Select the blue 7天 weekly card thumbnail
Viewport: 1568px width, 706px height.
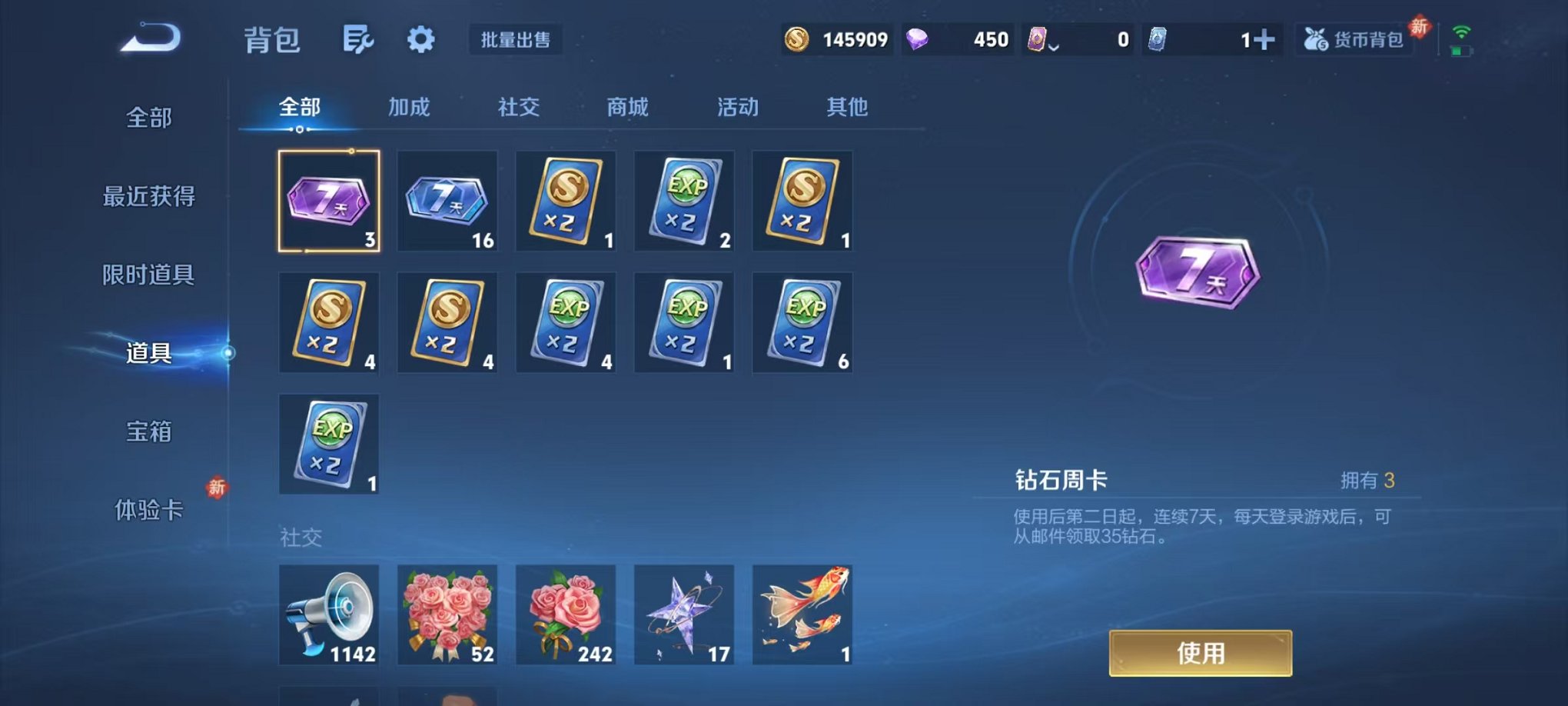pyautogui.click(x=448, y=201)
